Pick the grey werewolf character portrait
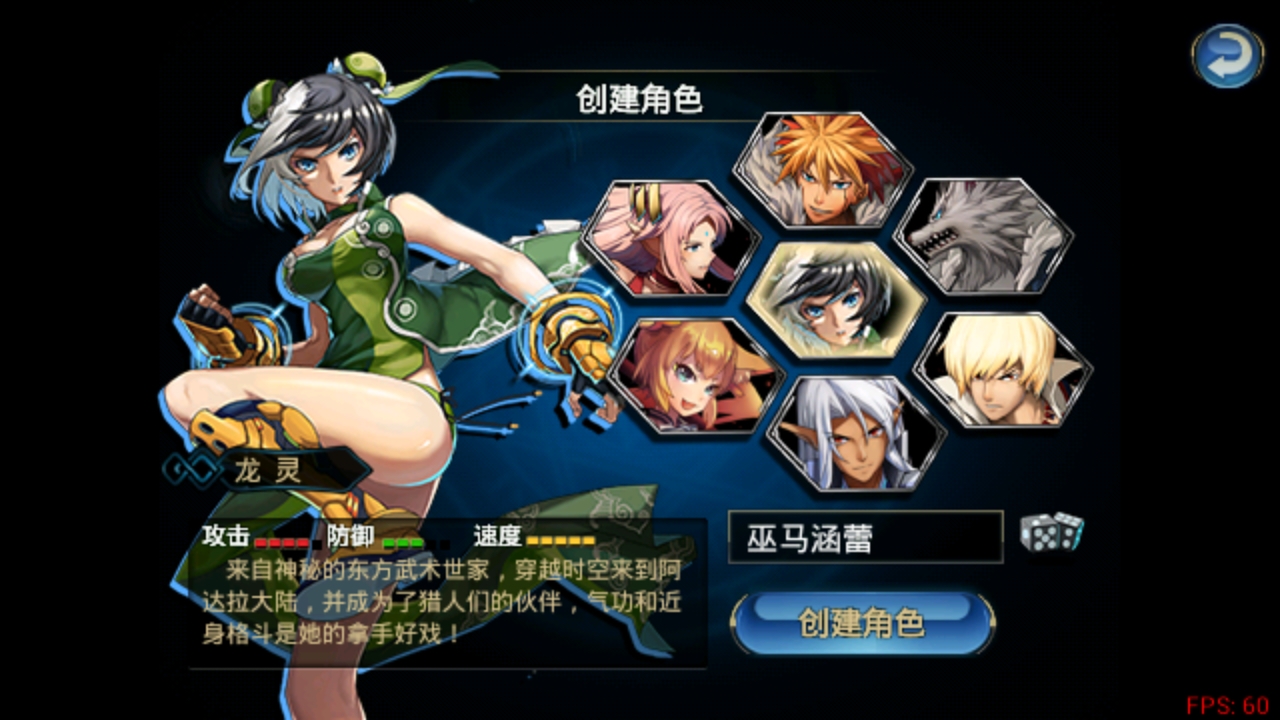The width and height of the screenshot is (1280, 720). coord(983,237)
